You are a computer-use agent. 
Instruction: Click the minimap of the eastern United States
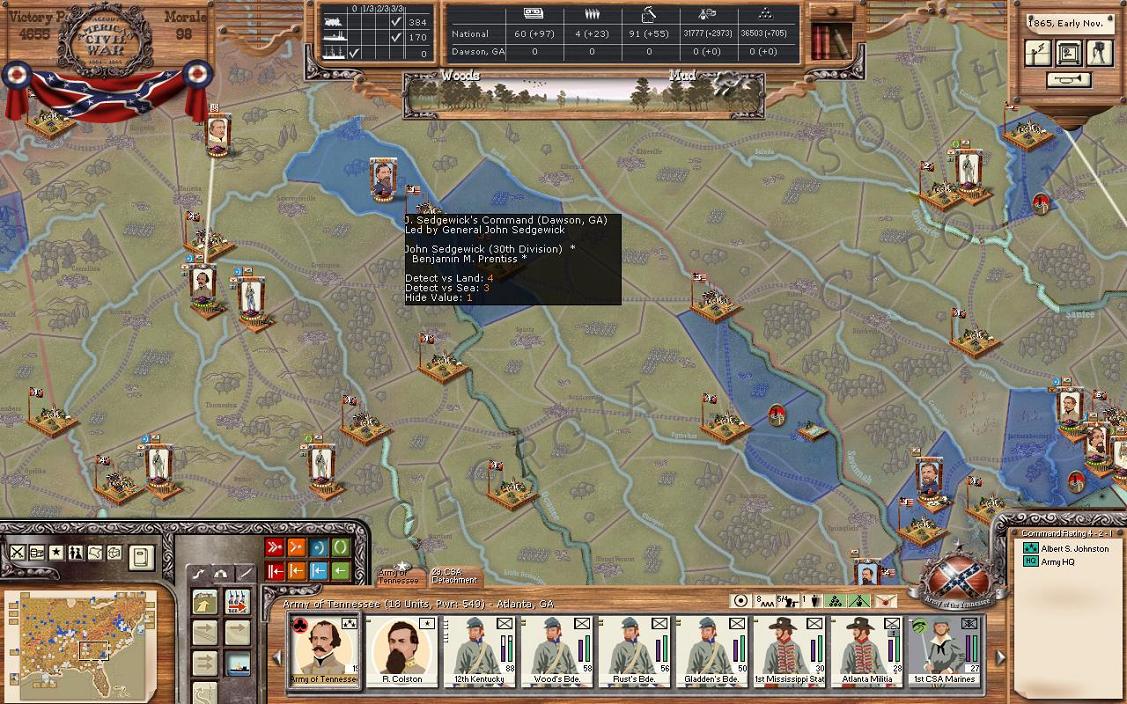point(80,643)
